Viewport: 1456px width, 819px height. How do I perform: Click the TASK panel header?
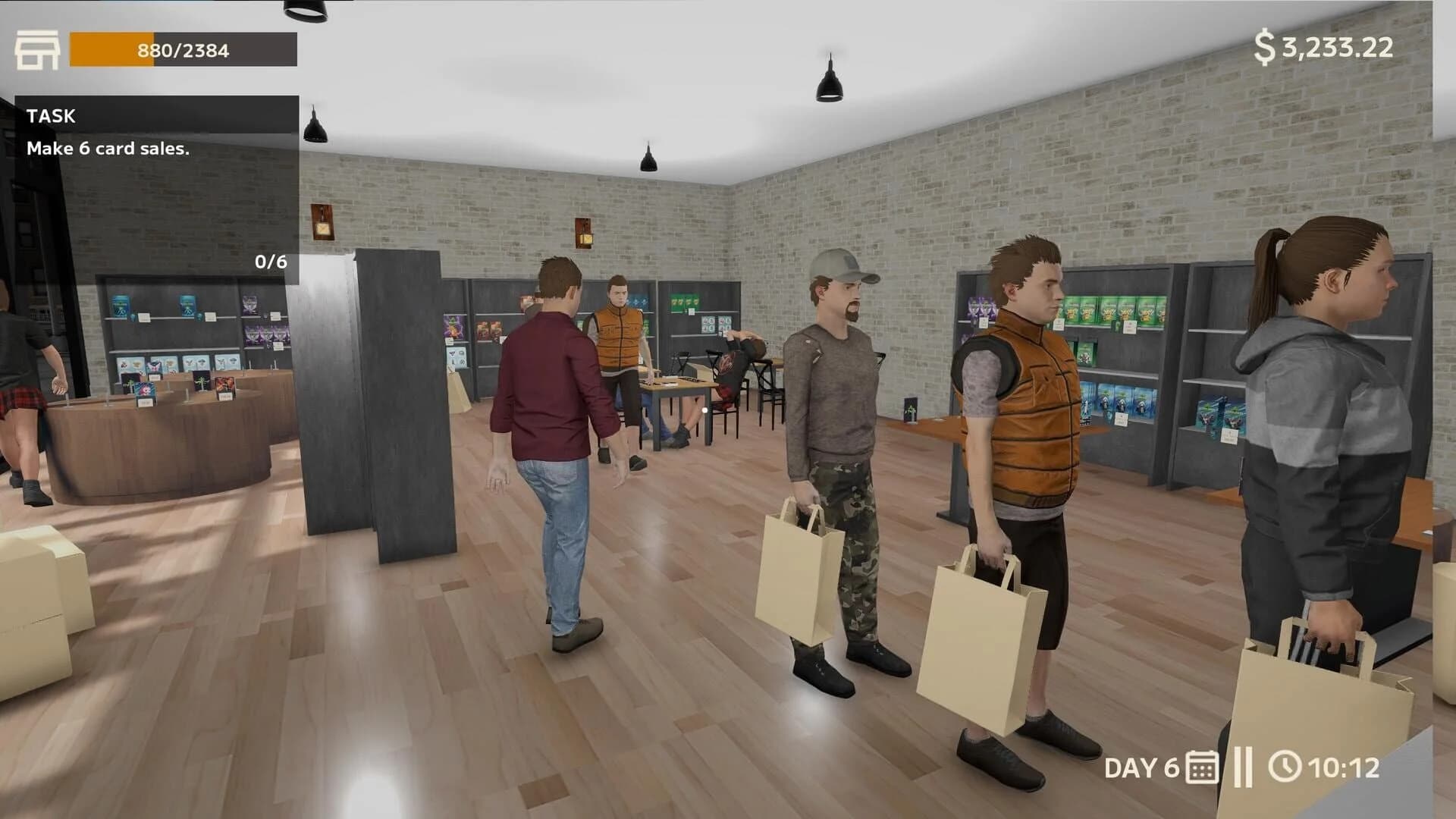pos(51,115)
